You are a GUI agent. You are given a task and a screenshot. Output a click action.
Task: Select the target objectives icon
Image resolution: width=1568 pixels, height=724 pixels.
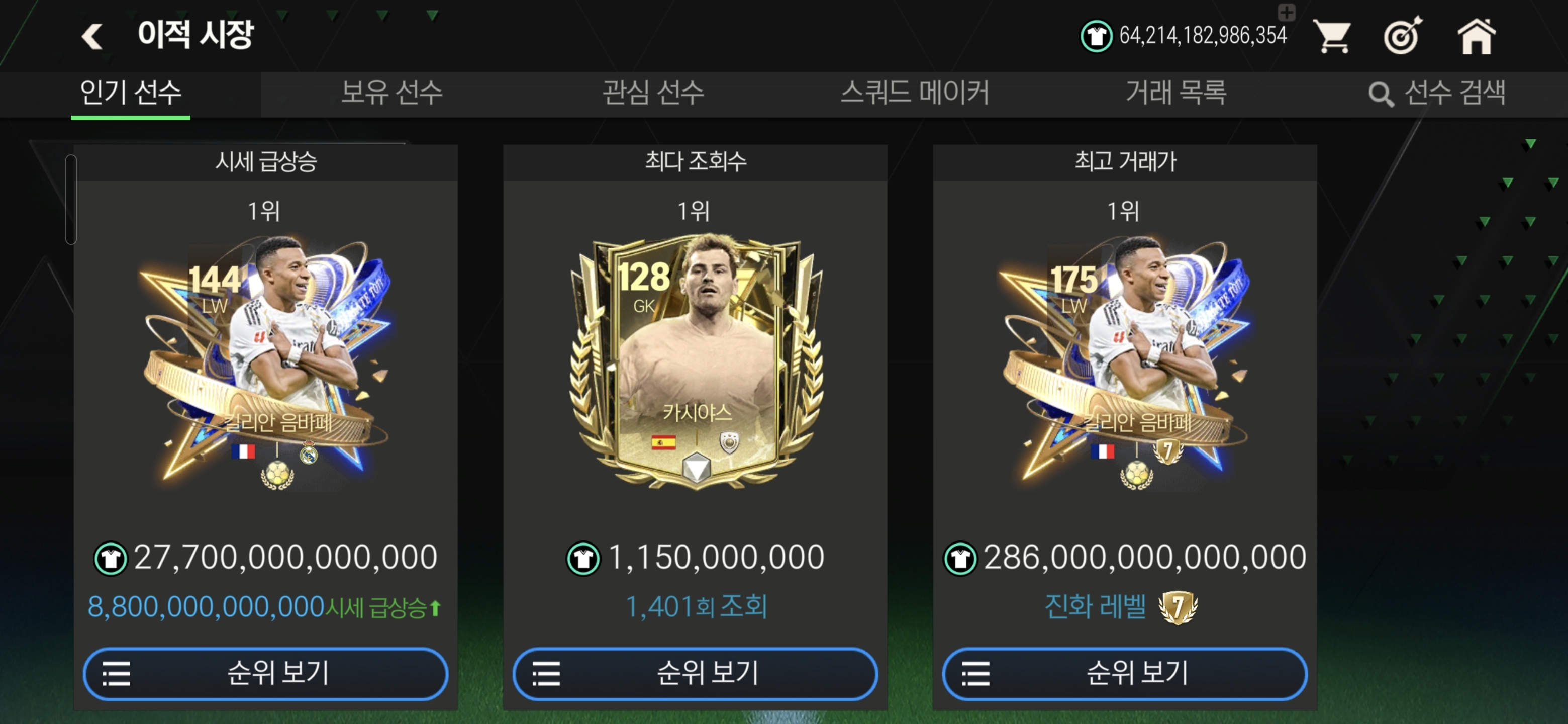(1402, 37)
